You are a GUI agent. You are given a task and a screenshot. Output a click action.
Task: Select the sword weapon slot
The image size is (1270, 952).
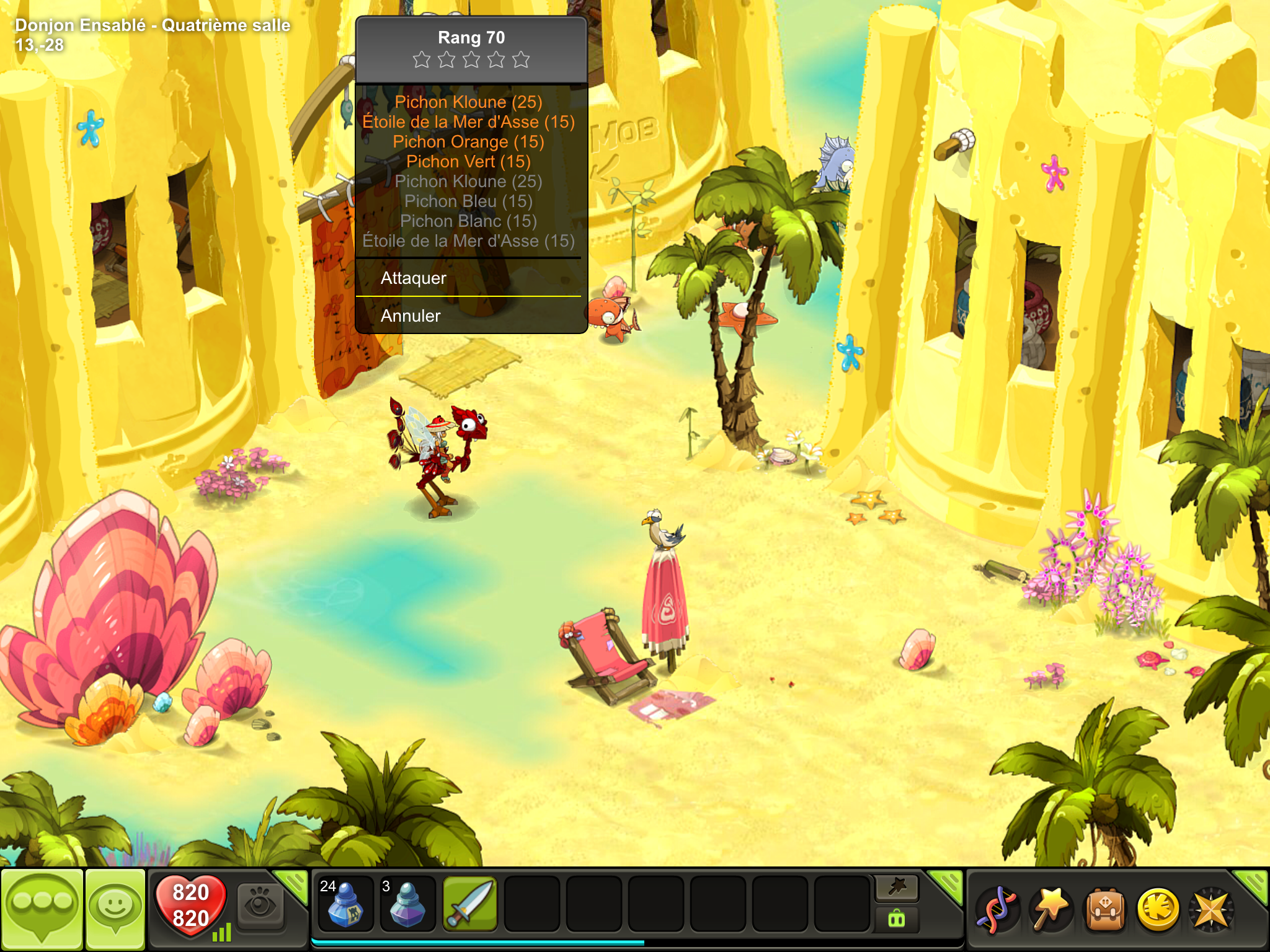(x=470, y=904)
